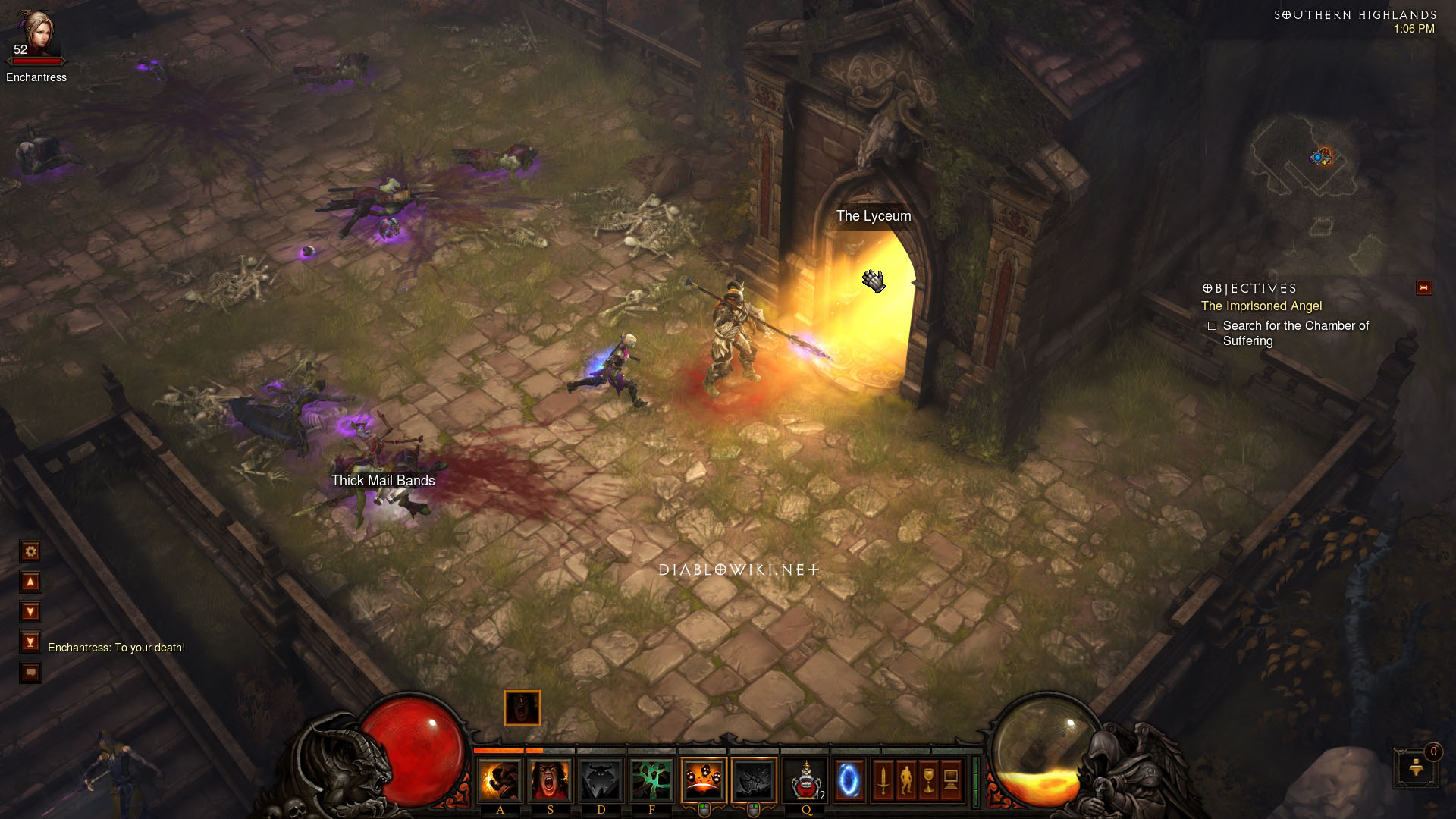Click the chat scroll-up arrow button

coord(30,582)
